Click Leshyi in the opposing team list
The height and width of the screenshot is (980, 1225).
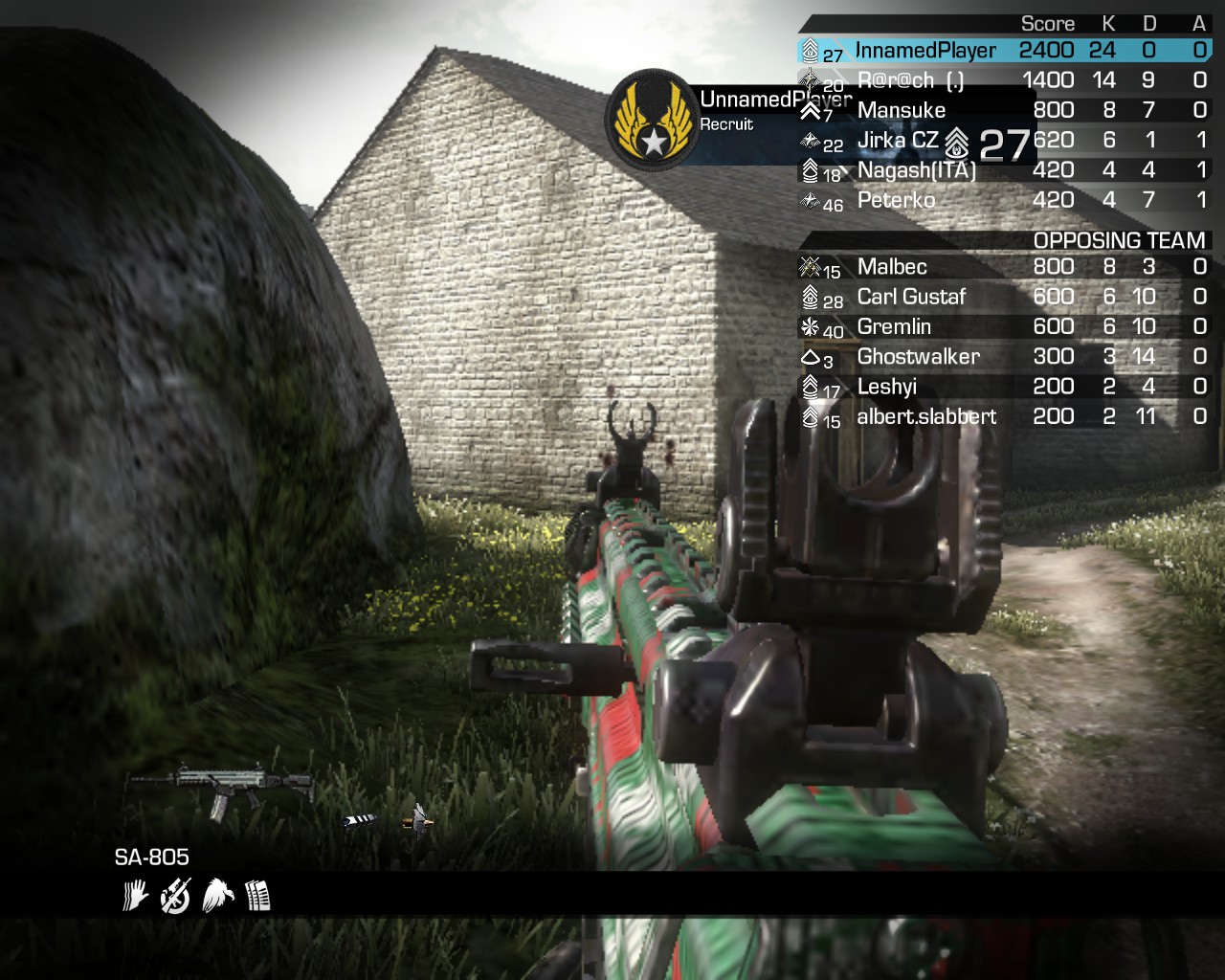click(886, 388)
